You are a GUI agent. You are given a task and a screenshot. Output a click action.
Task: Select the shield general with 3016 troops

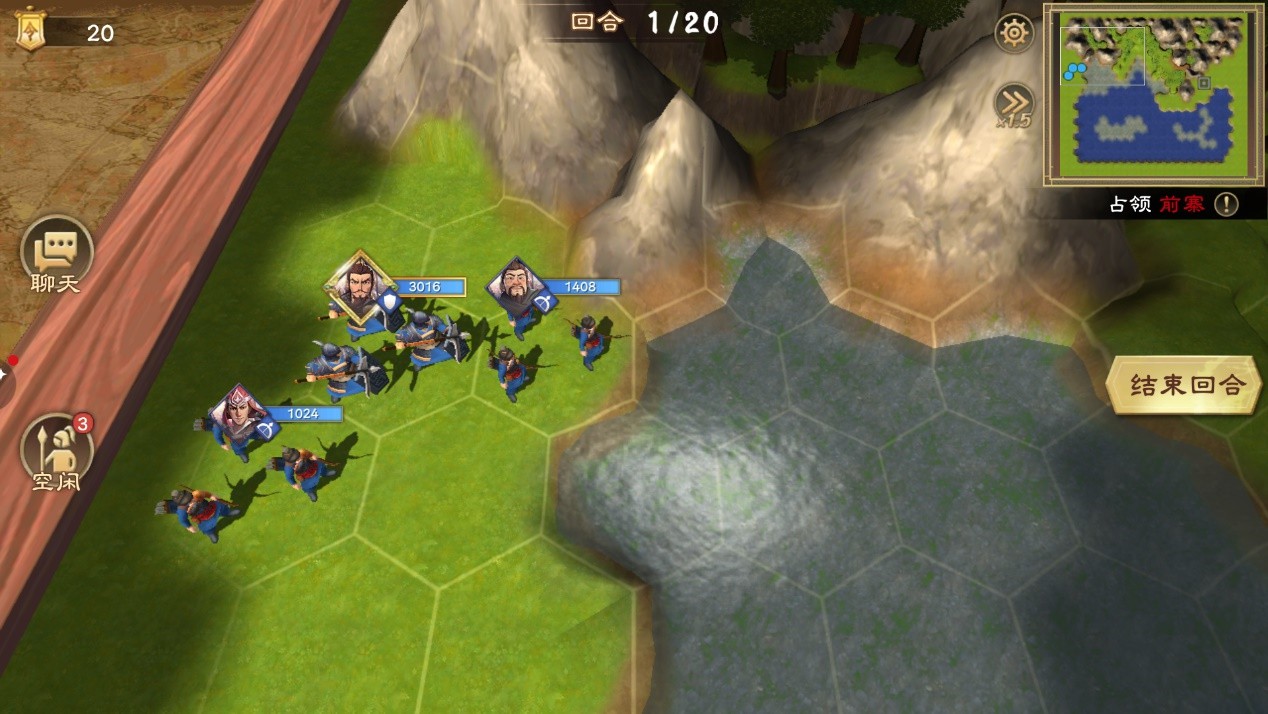coord(357,285)
